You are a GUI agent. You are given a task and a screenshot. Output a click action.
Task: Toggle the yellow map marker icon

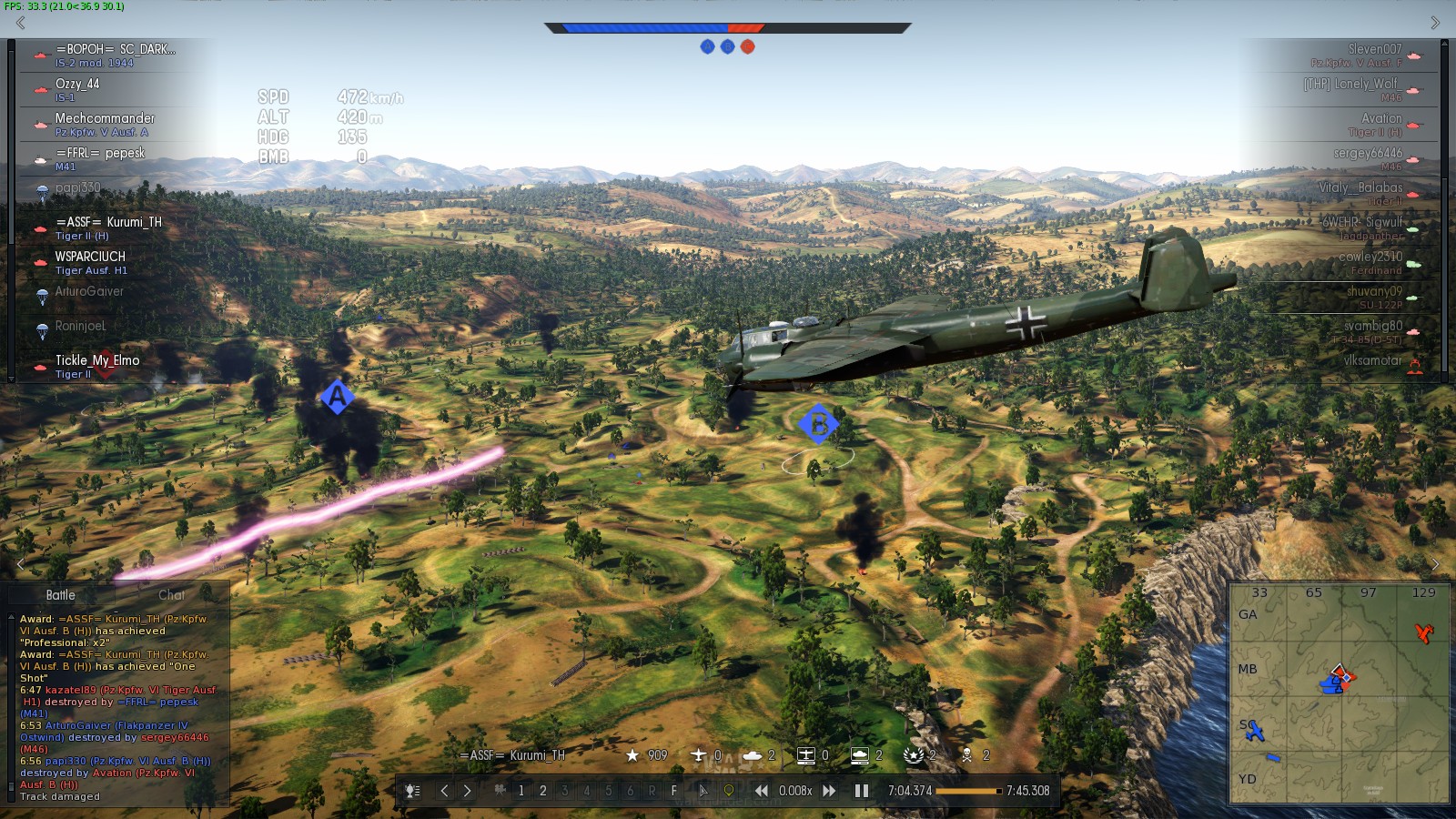pos(728,791)
